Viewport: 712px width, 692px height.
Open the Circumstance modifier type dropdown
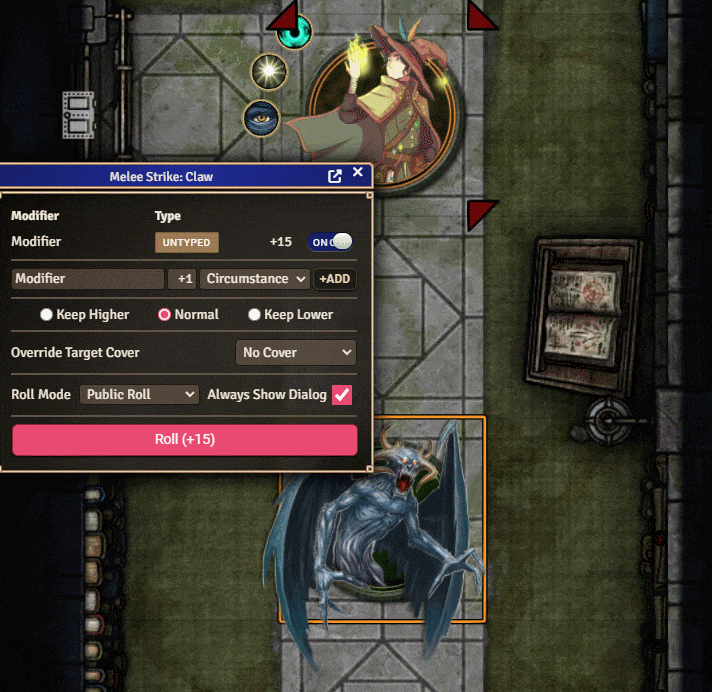click(256, 279)
